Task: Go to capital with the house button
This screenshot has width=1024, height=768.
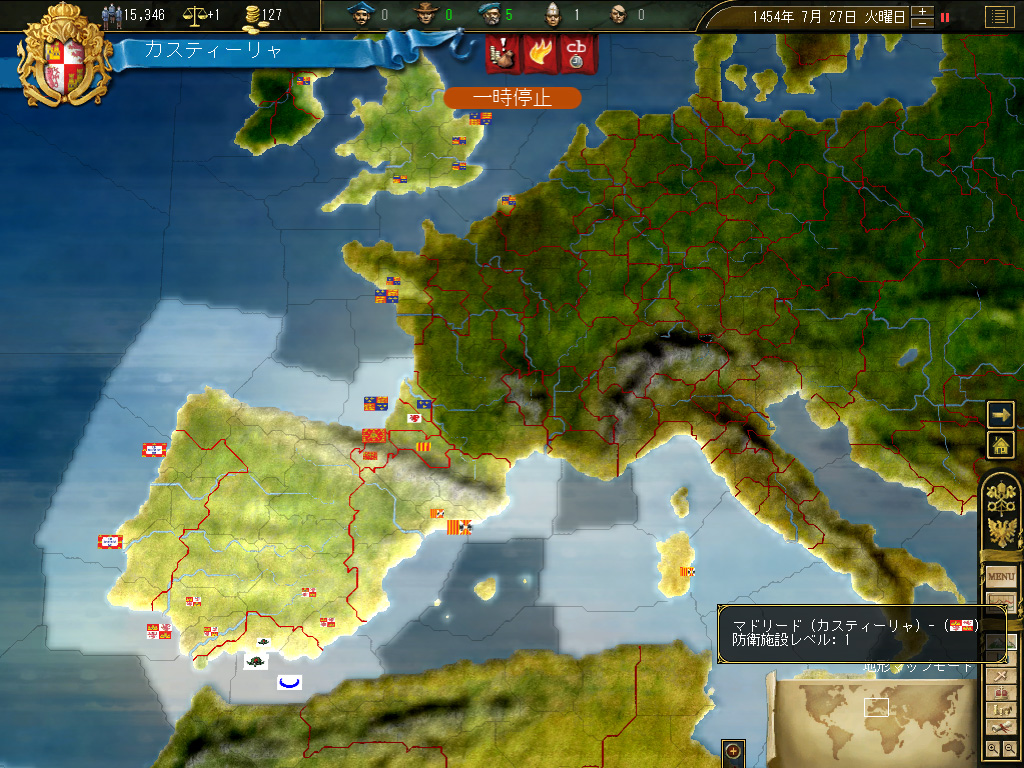Action: coord(1001,445)
